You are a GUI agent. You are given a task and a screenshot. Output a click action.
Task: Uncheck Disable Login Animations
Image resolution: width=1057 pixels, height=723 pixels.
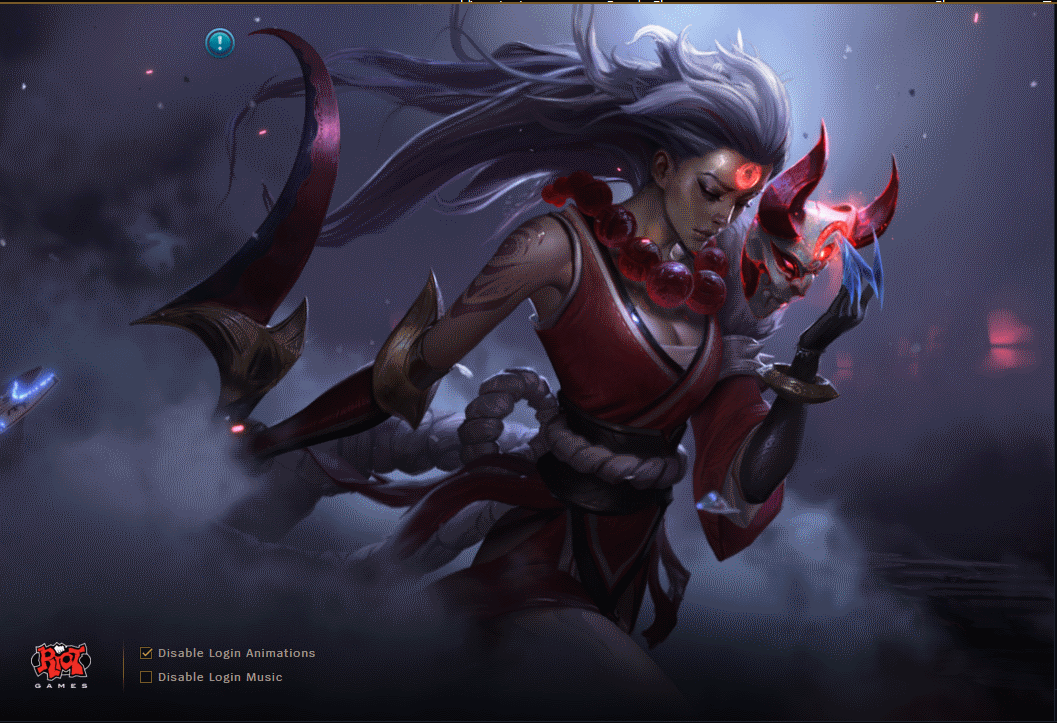146,653
